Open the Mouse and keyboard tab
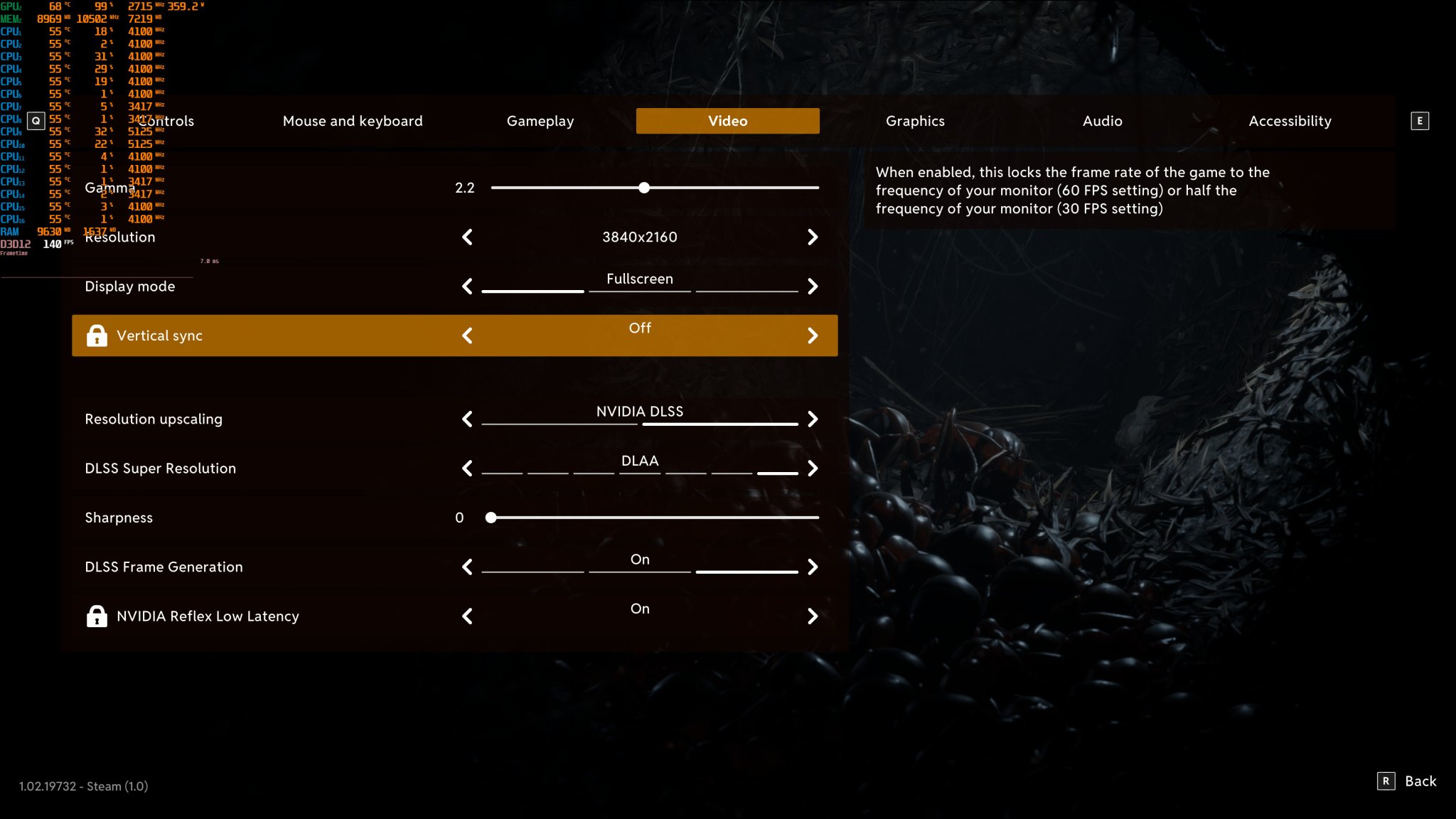Image resolution: width=1456 pixels, height=819 pixels. click(353, 121)
